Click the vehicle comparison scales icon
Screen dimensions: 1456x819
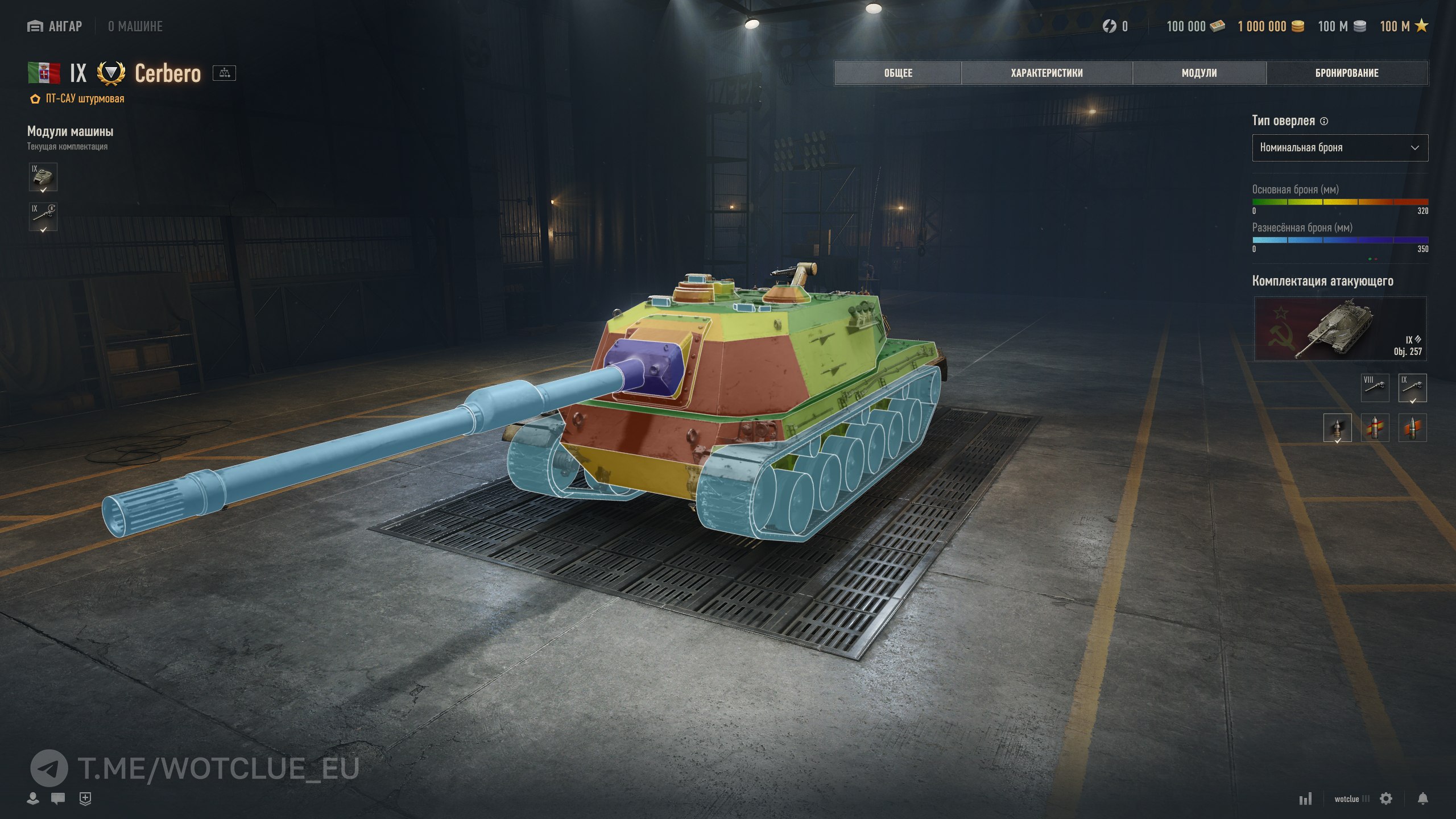(x=224, y=73)
